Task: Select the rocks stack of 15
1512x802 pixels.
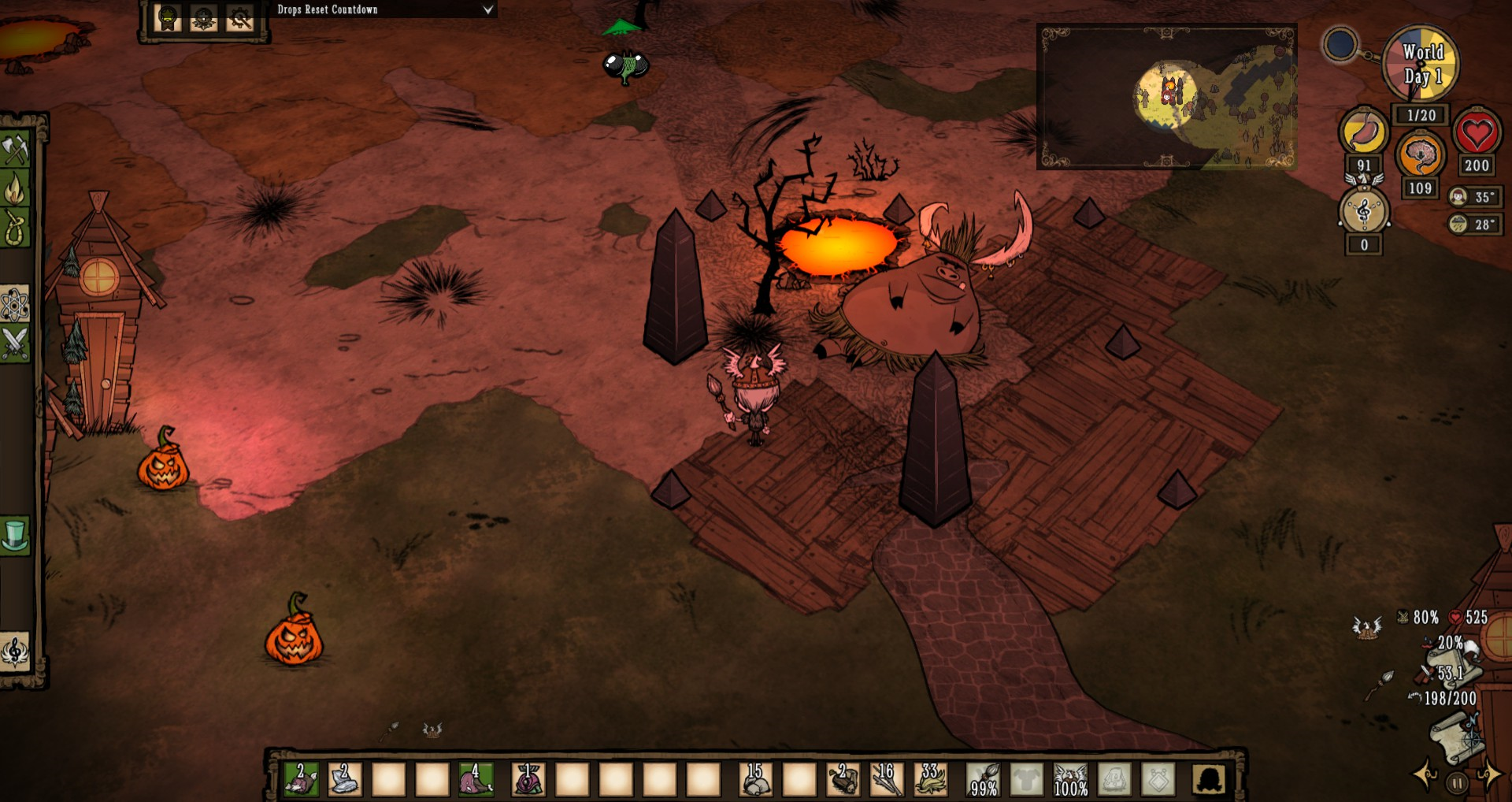Action: (755, 780)
